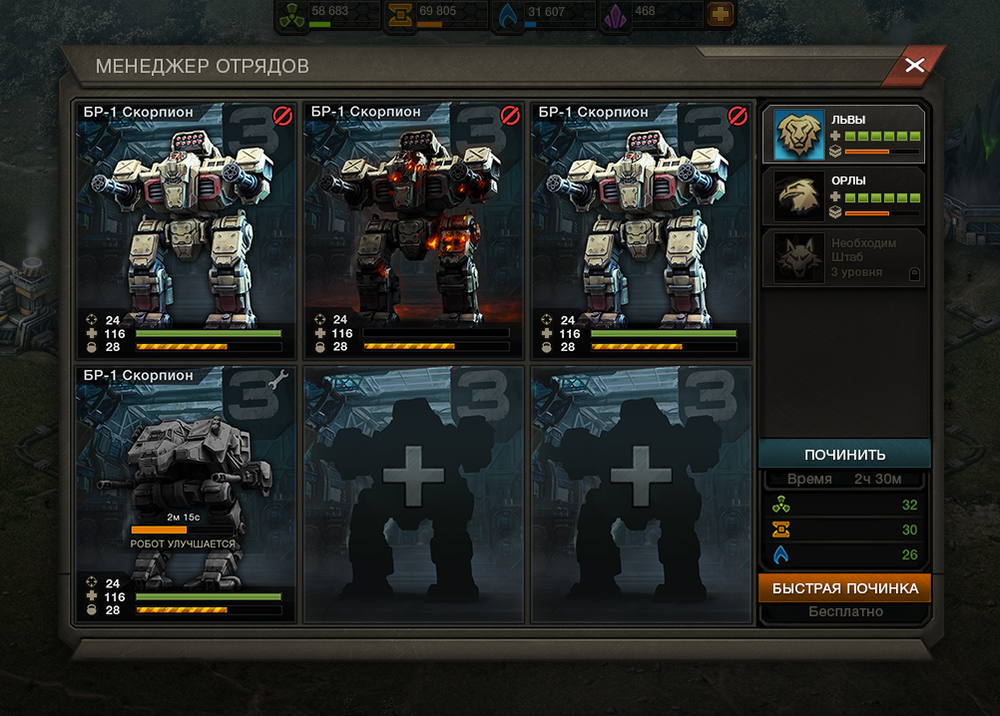The width and height of the screenshot is (1000, 716).
Task: Click the wrench icon on the upgrading robot
Action: pyautogui.click(x=282, y=377)
